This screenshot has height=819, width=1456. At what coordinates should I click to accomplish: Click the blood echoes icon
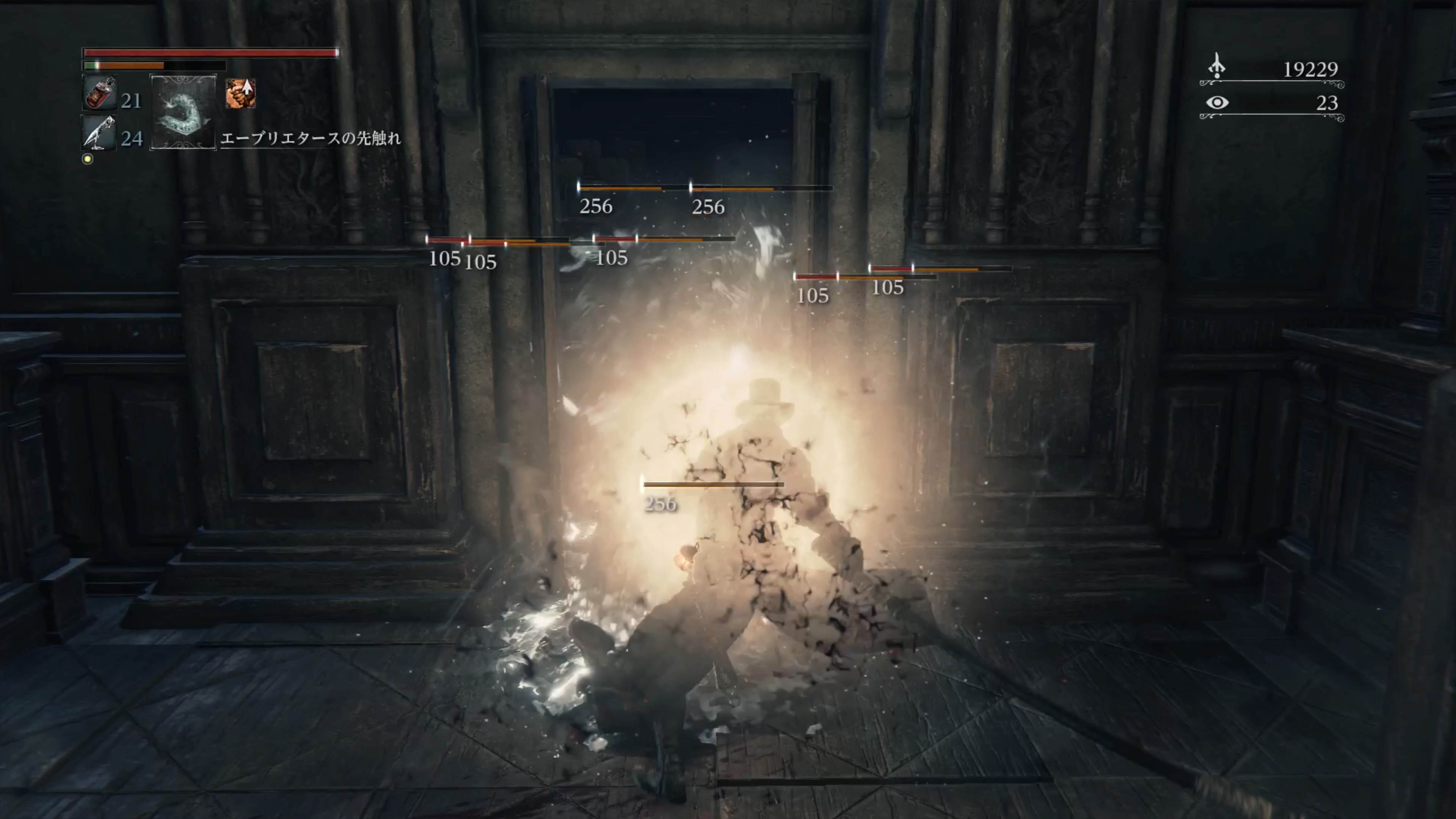1217,67
